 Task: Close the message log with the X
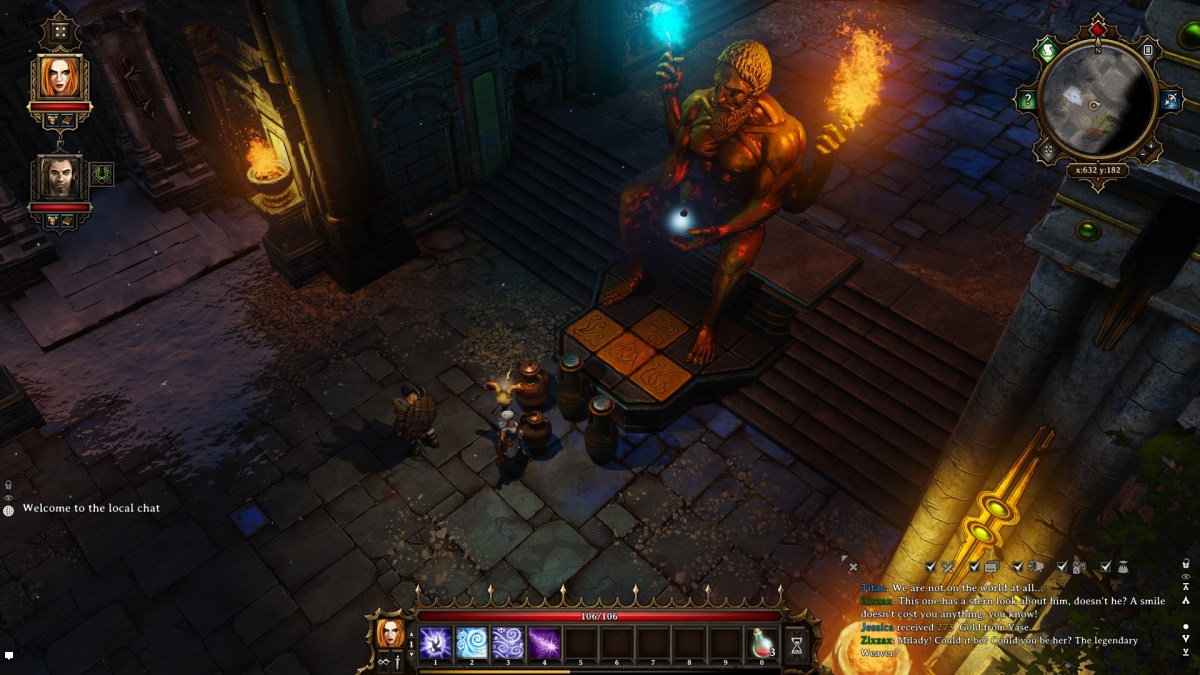point(853,567)
